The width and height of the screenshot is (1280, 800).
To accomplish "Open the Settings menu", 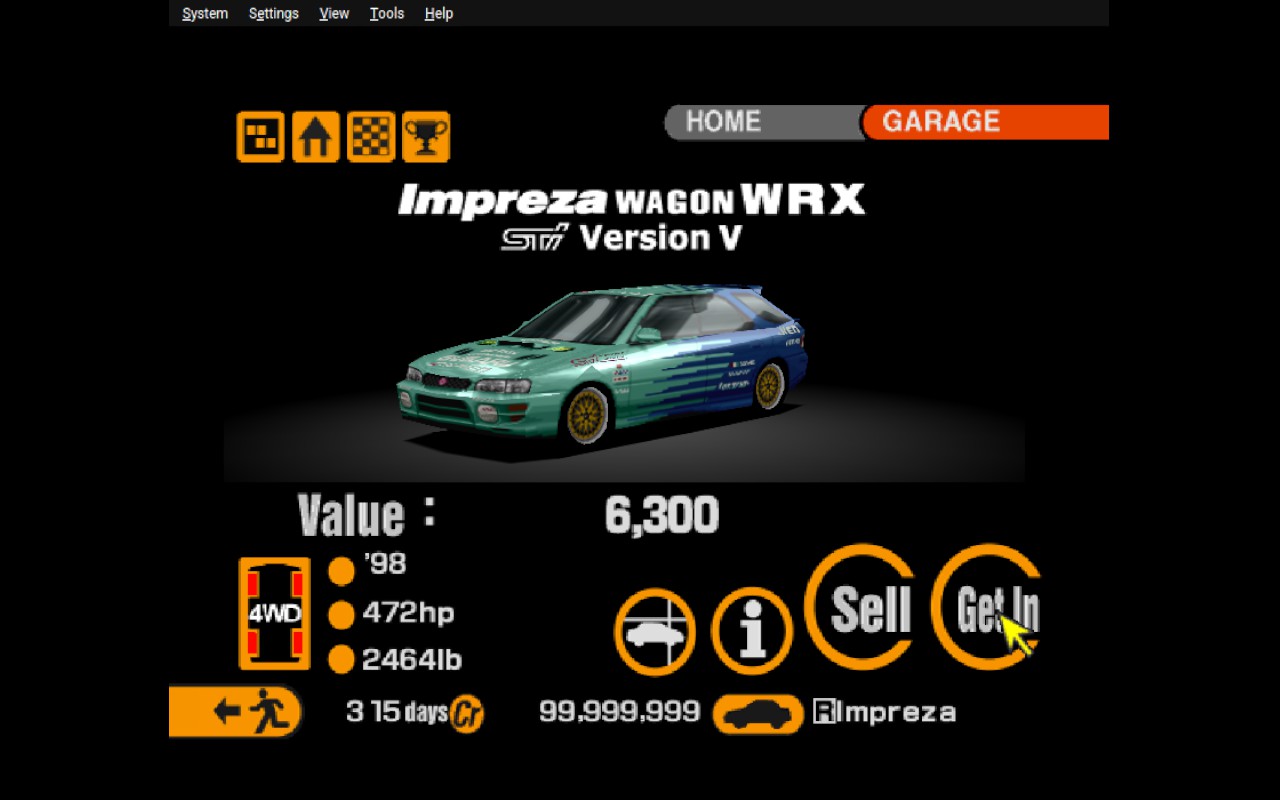I will point(272,13).
